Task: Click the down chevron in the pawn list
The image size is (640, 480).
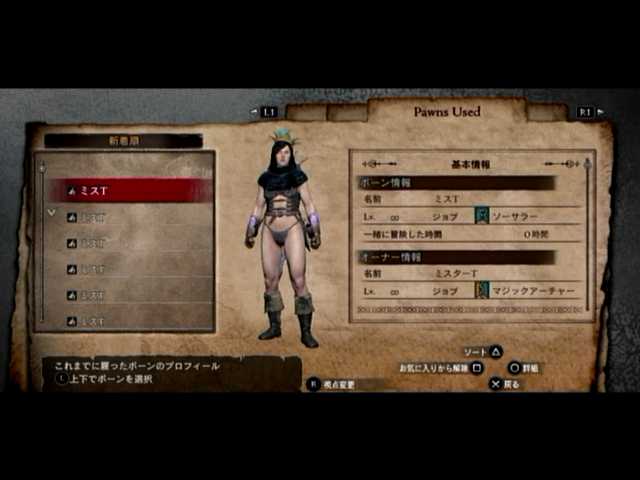Action: (51, 213)
